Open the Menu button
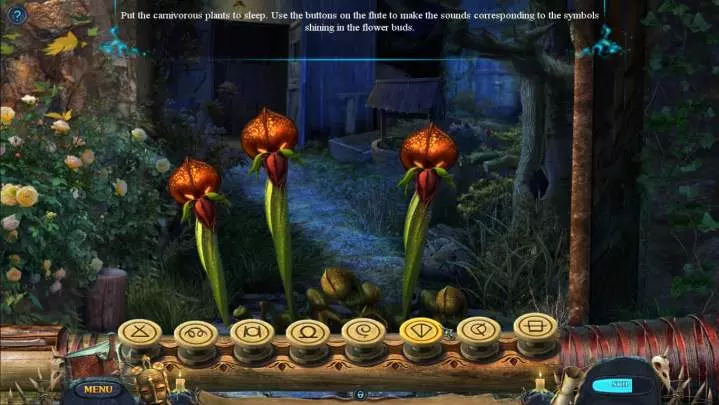719x405 pixels. coord(97,389)
